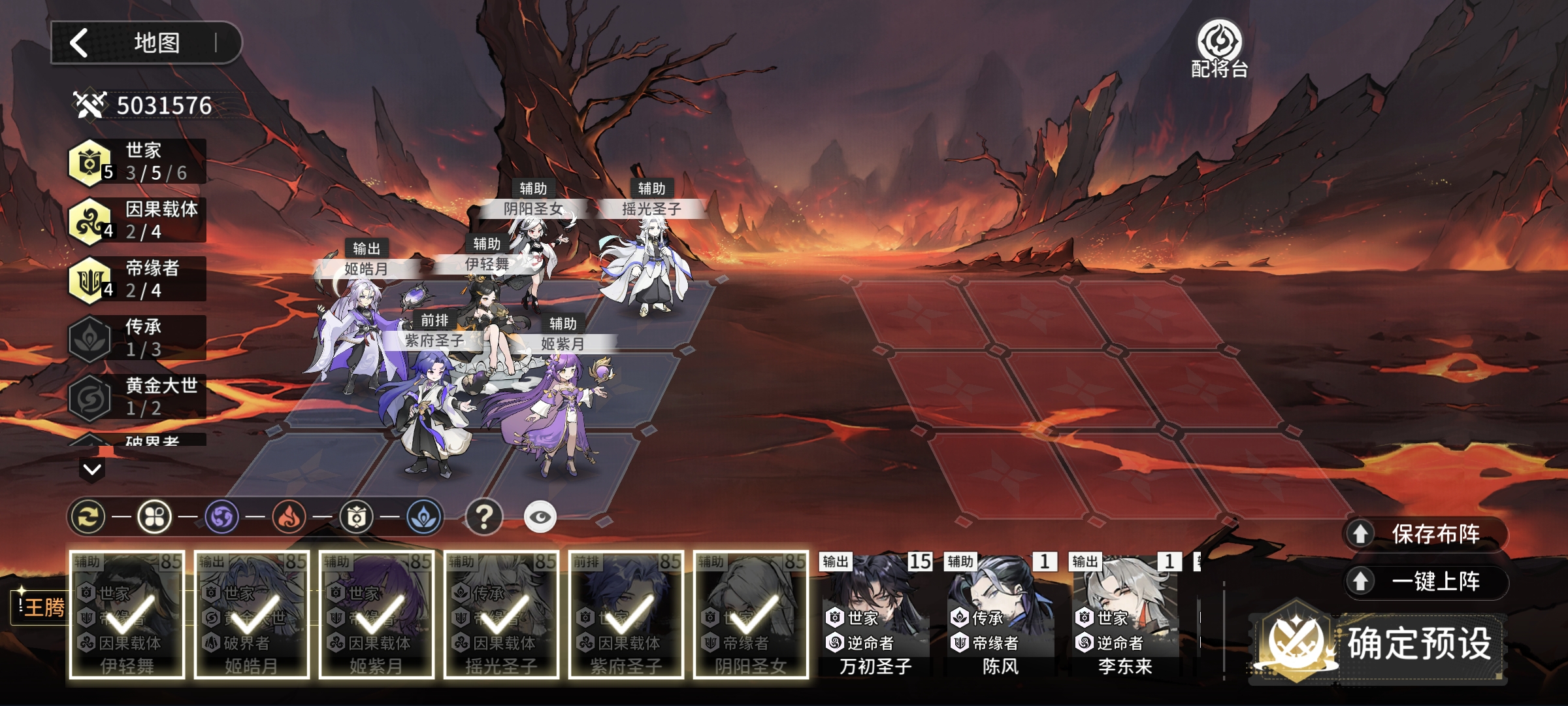
Task: Confirm the preset with 确定预设
Action: coord(1379,643)
